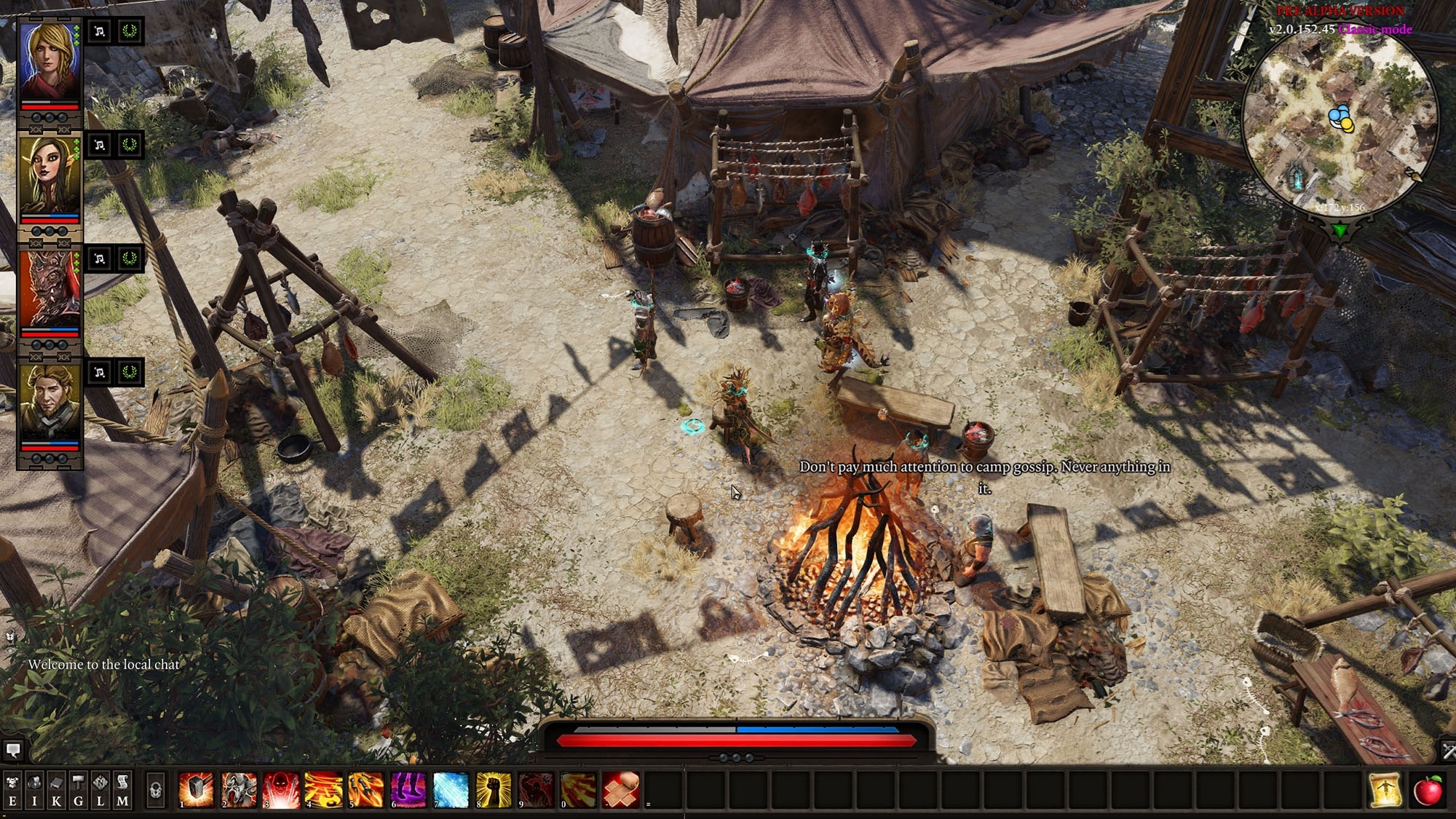
Task: Use the glowing resurrection scroll
Action: coord(1385,790)
